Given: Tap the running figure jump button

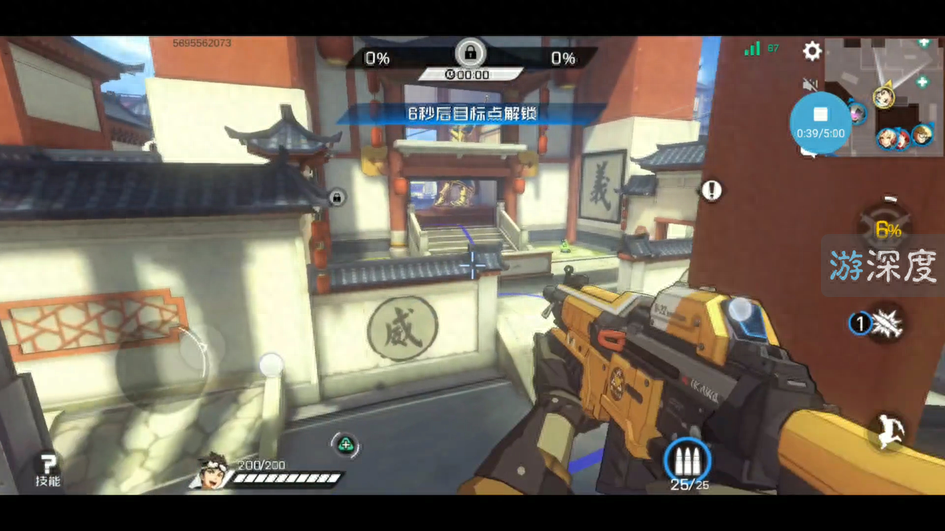Looking at the screenshot, I should click(x=886, y=431).
